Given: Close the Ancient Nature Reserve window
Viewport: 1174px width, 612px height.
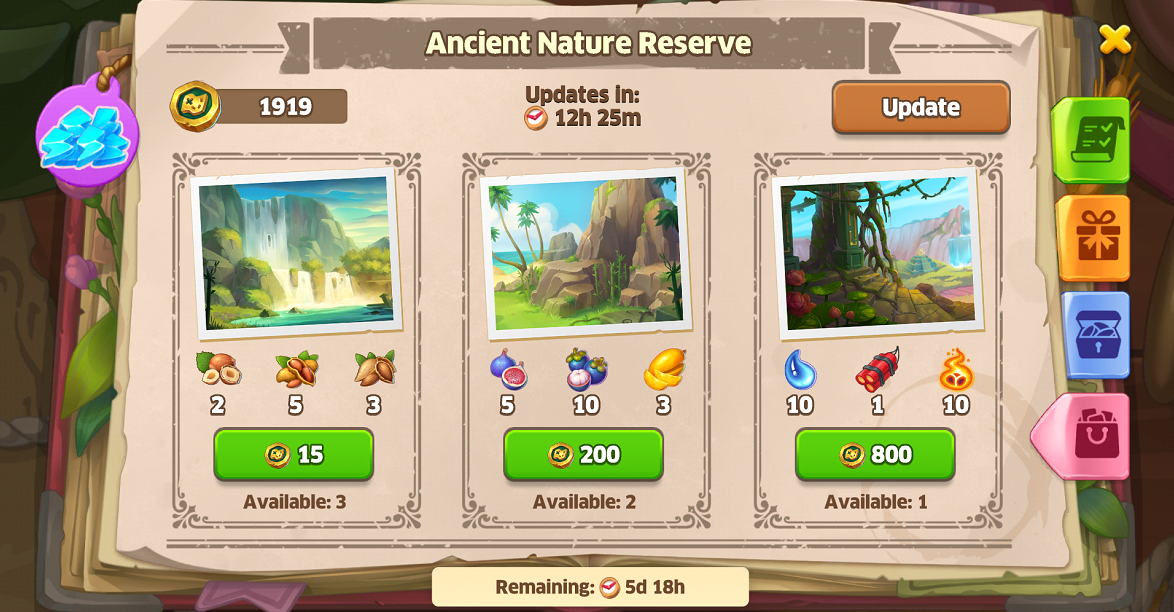Looking at the screenshot, I should coord(1114,39).
